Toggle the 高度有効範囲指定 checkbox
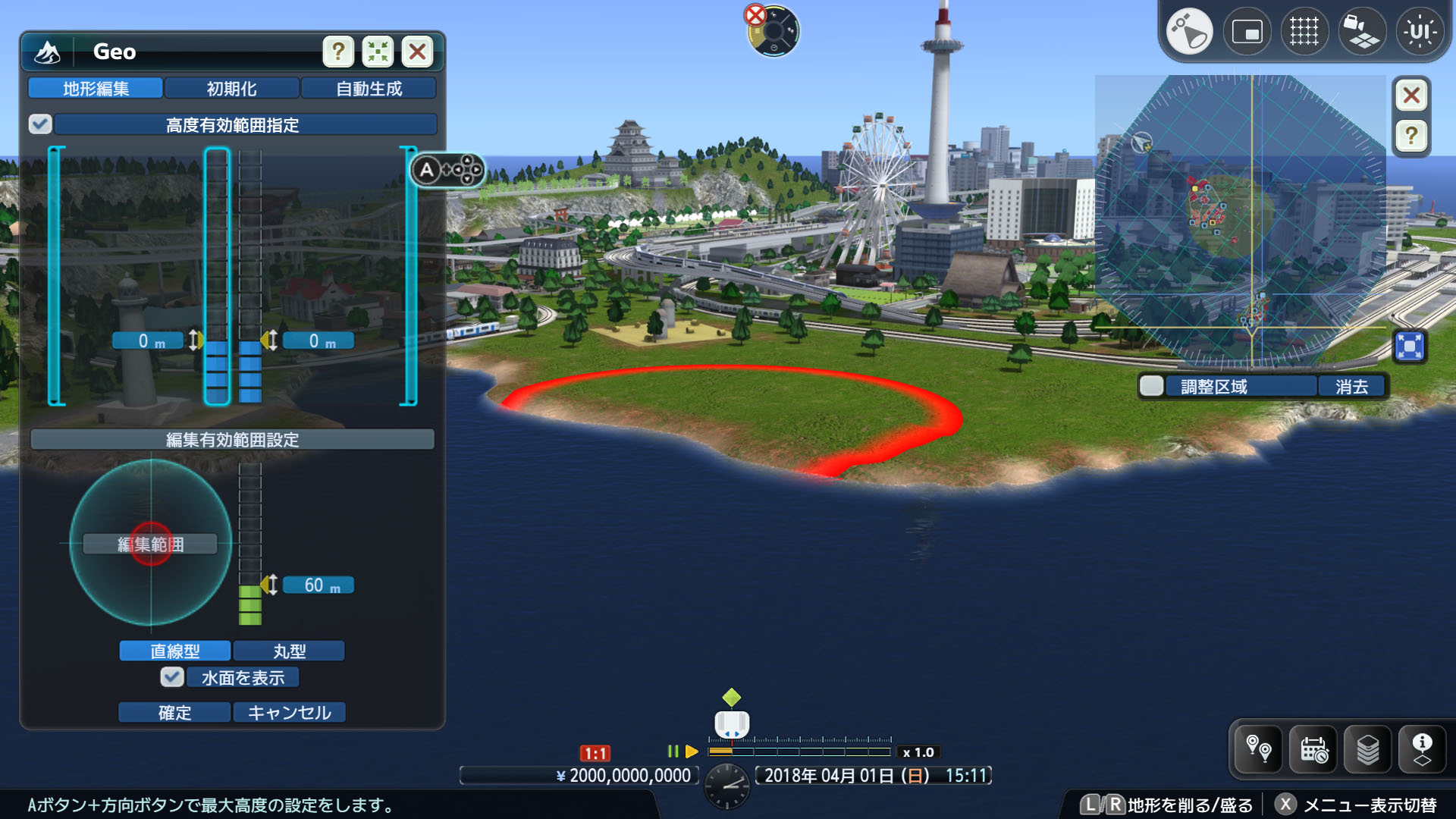Image resolution: width=1456 pixels, height=819 pixels. point(40,124)
